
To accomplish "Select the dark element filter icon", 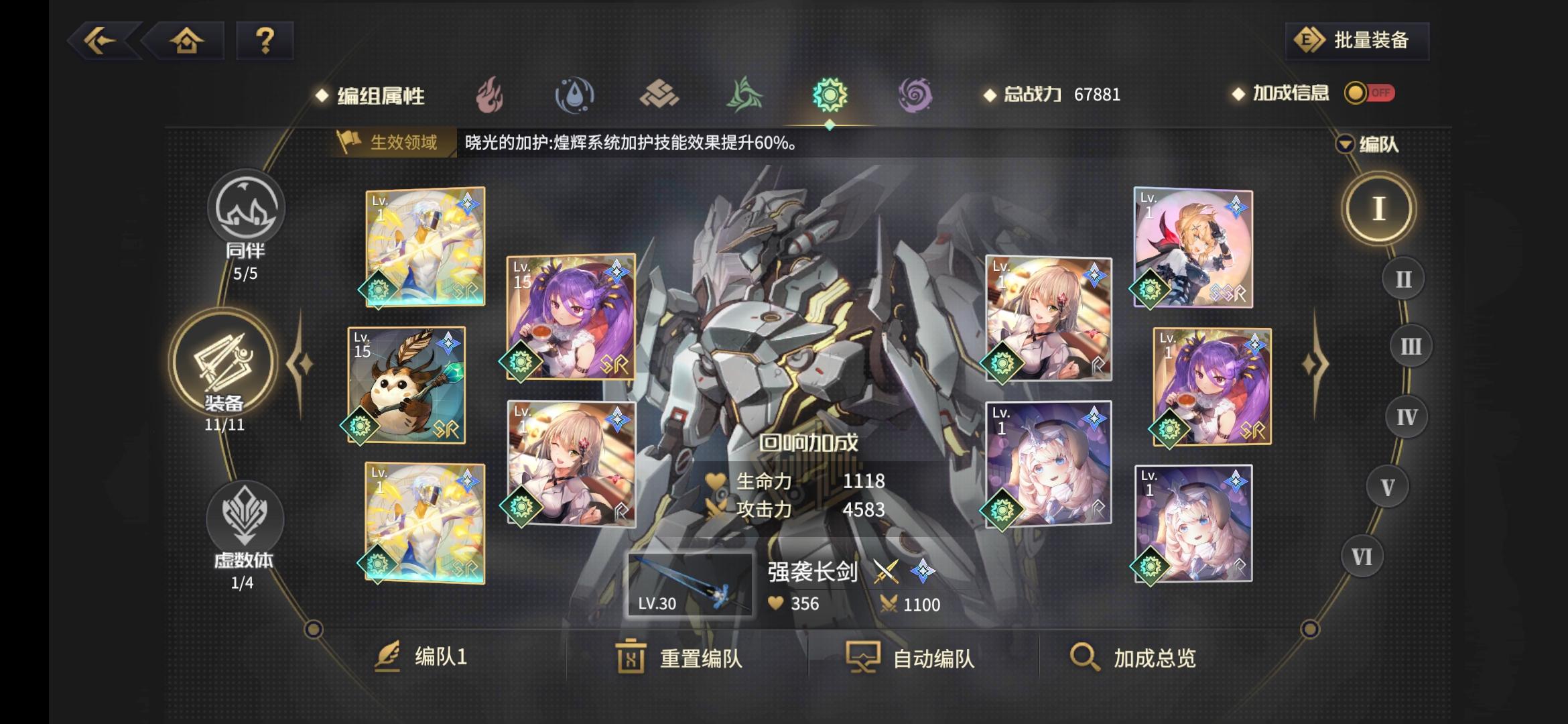I will tap(916, 94).
